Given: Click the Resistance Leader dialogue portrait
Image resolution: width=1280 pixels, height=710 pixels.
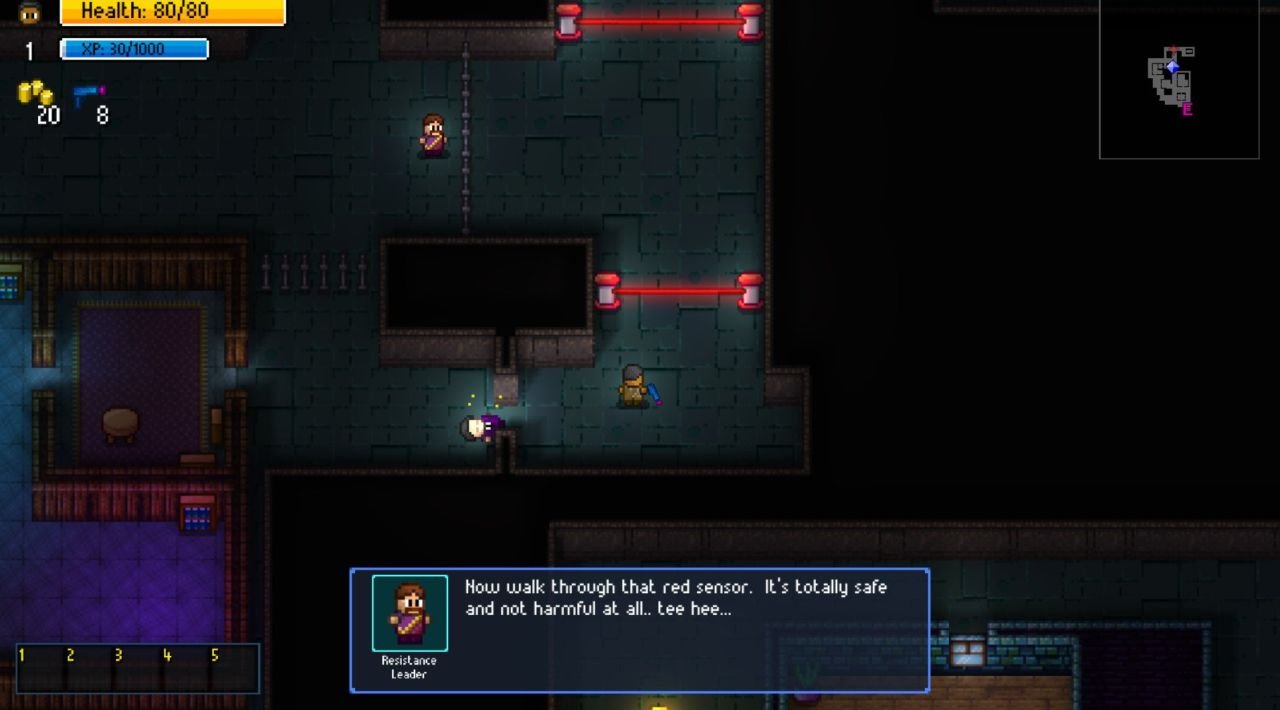Looking at the screenshot, I should [x=410, y=613].
